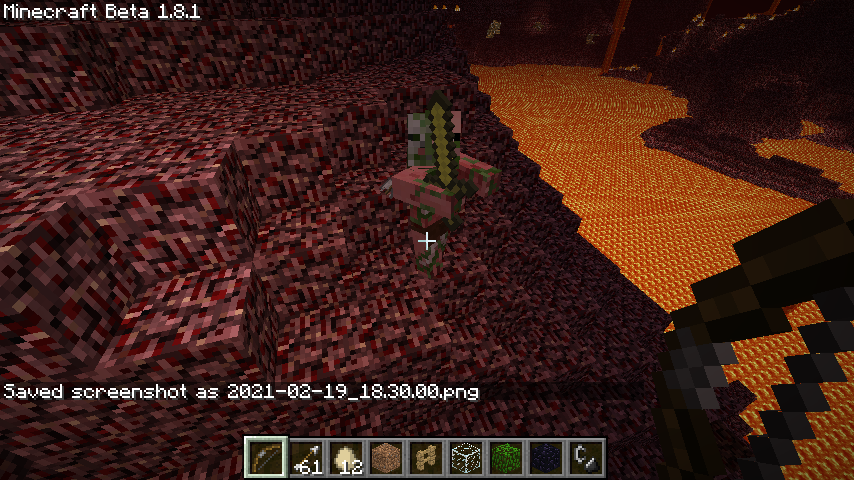This screenshot has width=854, height=480.
Task: Select the dirt block slot
Action: pyautogui.click(x=387, y=458)
